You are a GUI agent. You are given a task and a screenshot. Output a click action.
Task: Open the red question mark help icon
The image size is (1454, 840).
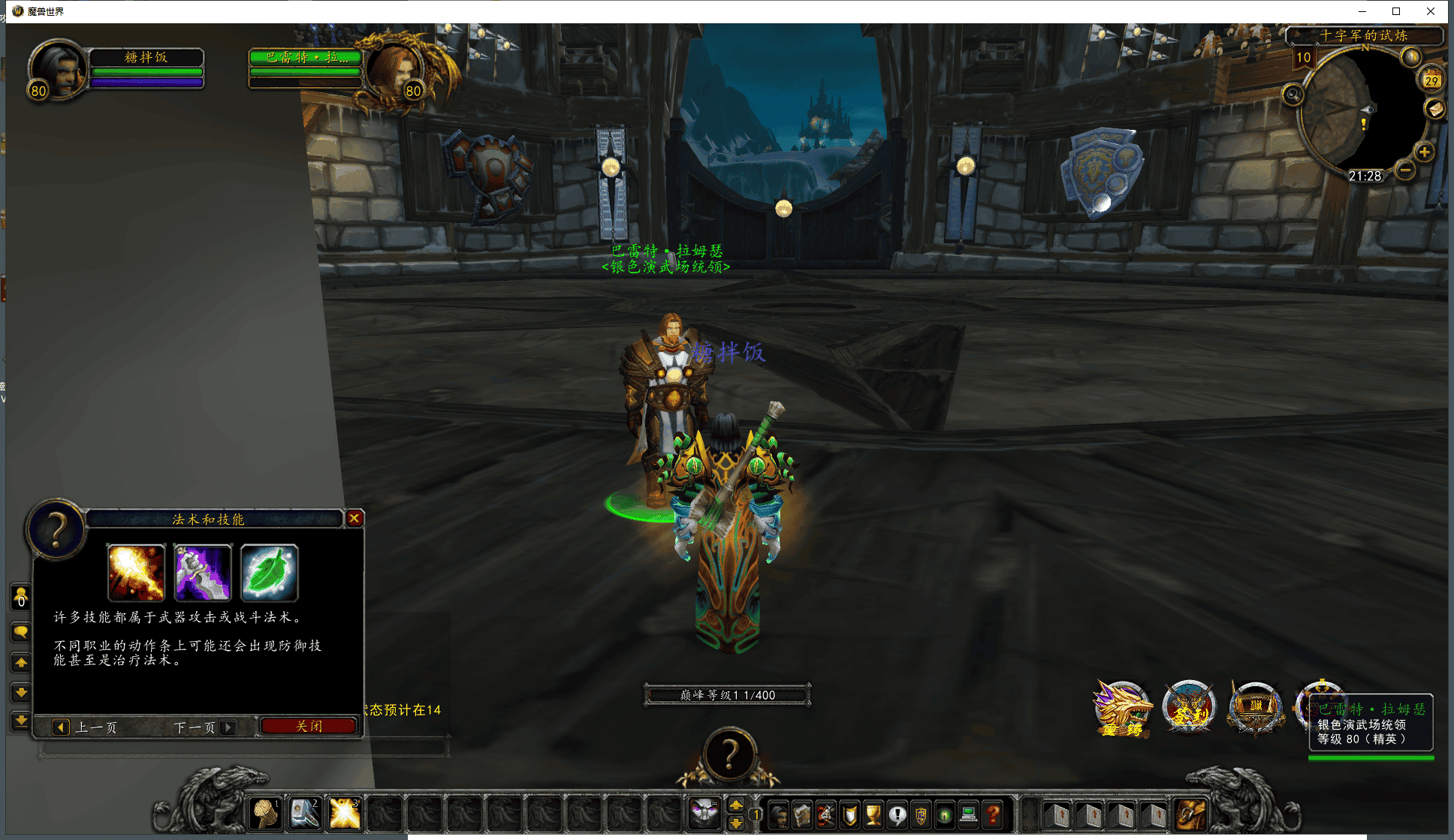pos(993,814)
